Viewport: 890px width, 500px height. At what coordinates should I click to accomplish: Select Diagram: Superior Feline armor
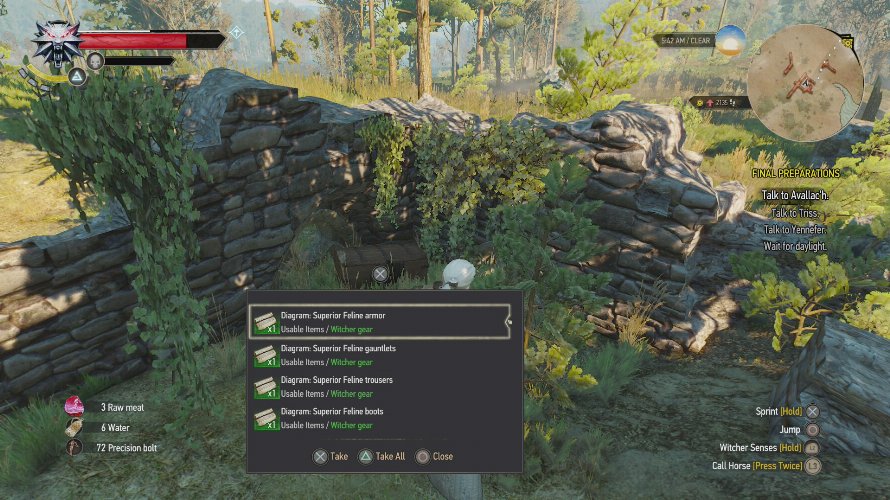(x=379, y=321)
